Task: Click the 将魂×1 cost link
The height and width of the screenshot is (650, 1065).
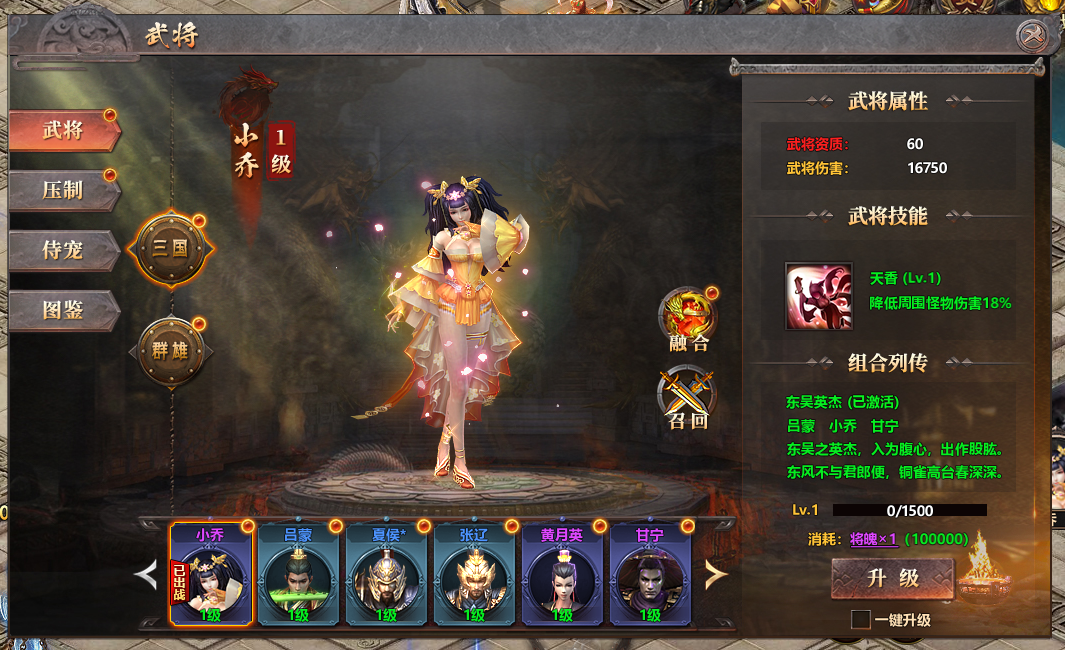Action: [x=873, y=539]
